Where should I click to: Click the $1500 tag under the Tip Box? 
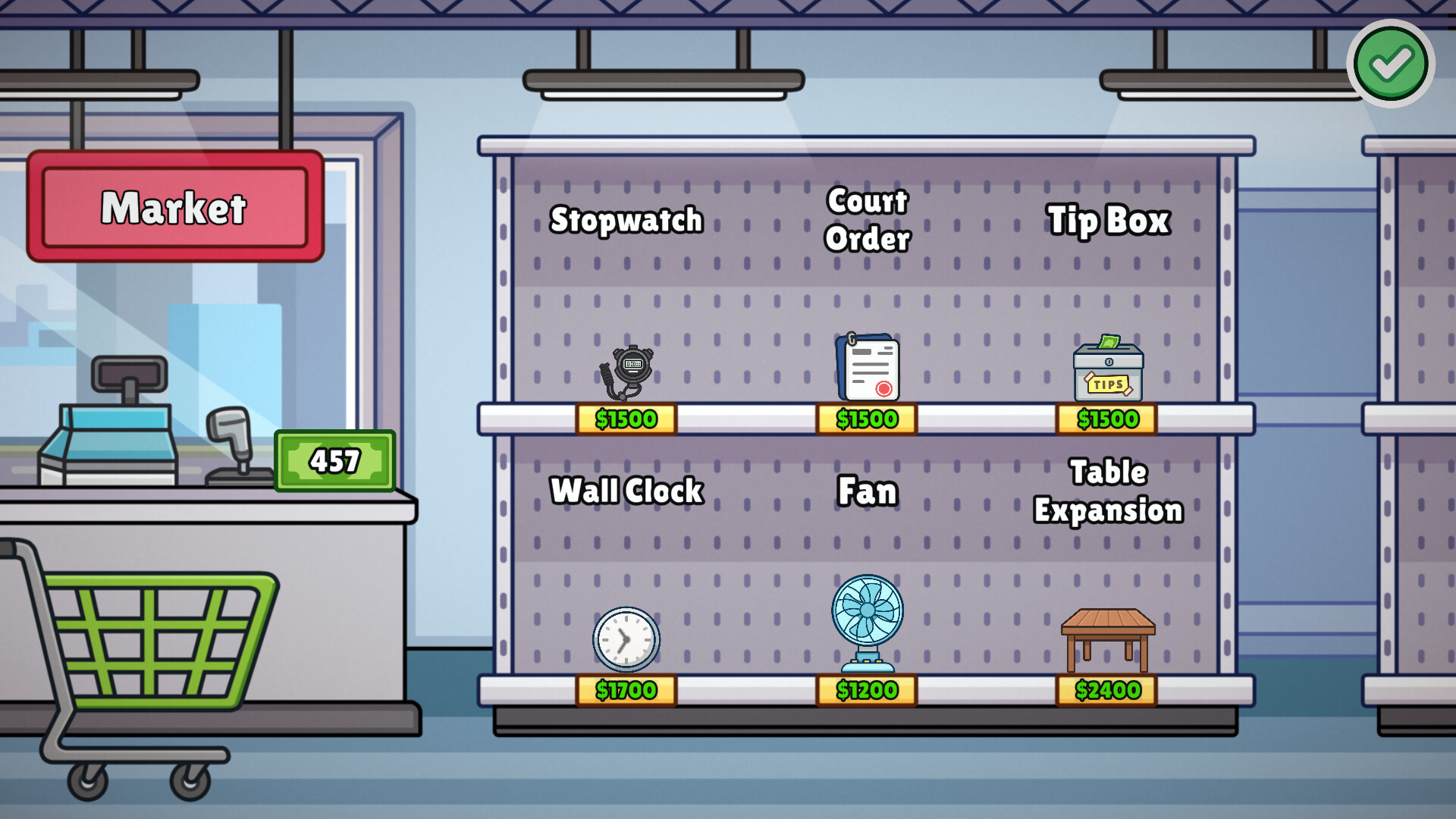[x=1106, y=418]
